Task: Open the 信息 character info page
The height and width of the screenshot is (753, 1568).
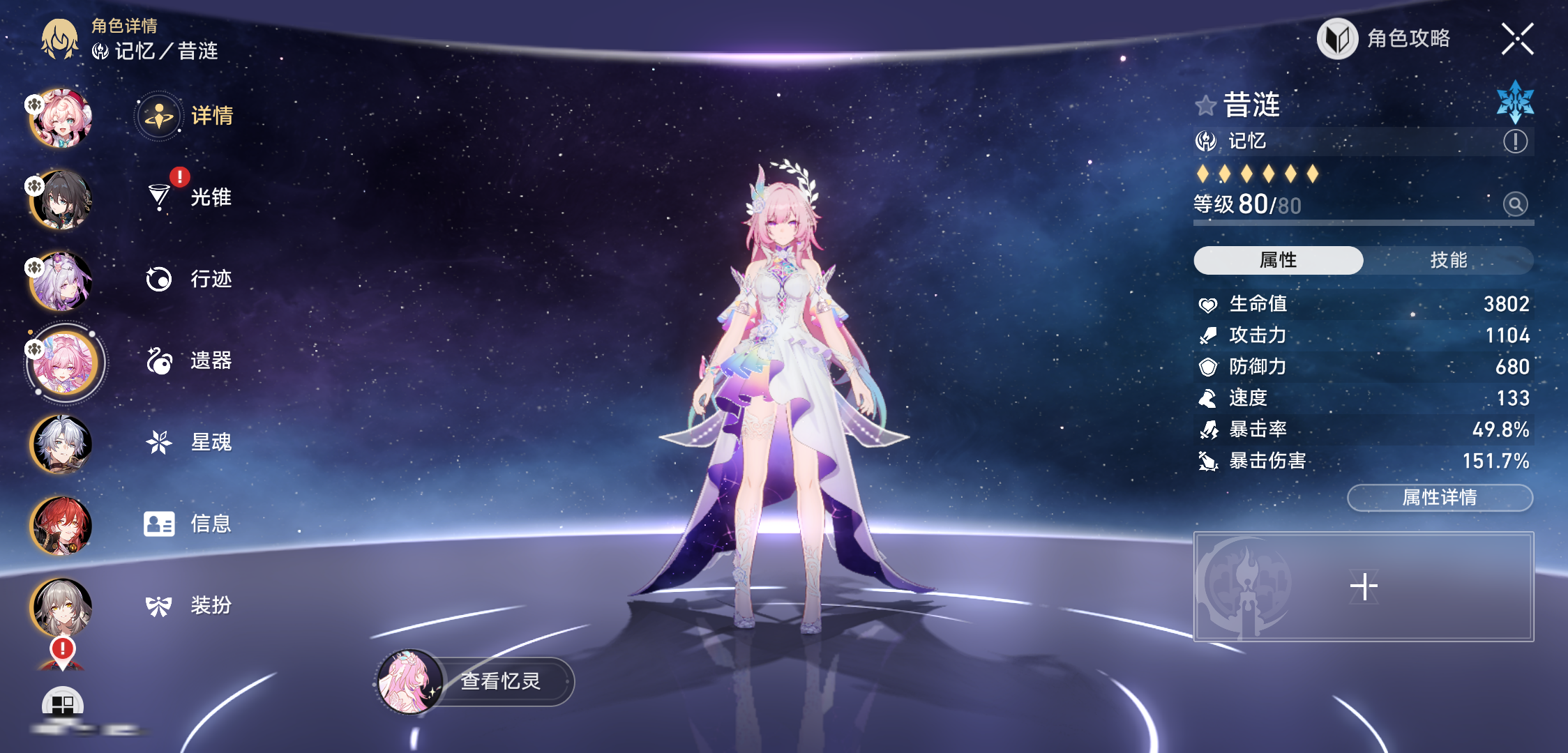Action: (190, 524)
